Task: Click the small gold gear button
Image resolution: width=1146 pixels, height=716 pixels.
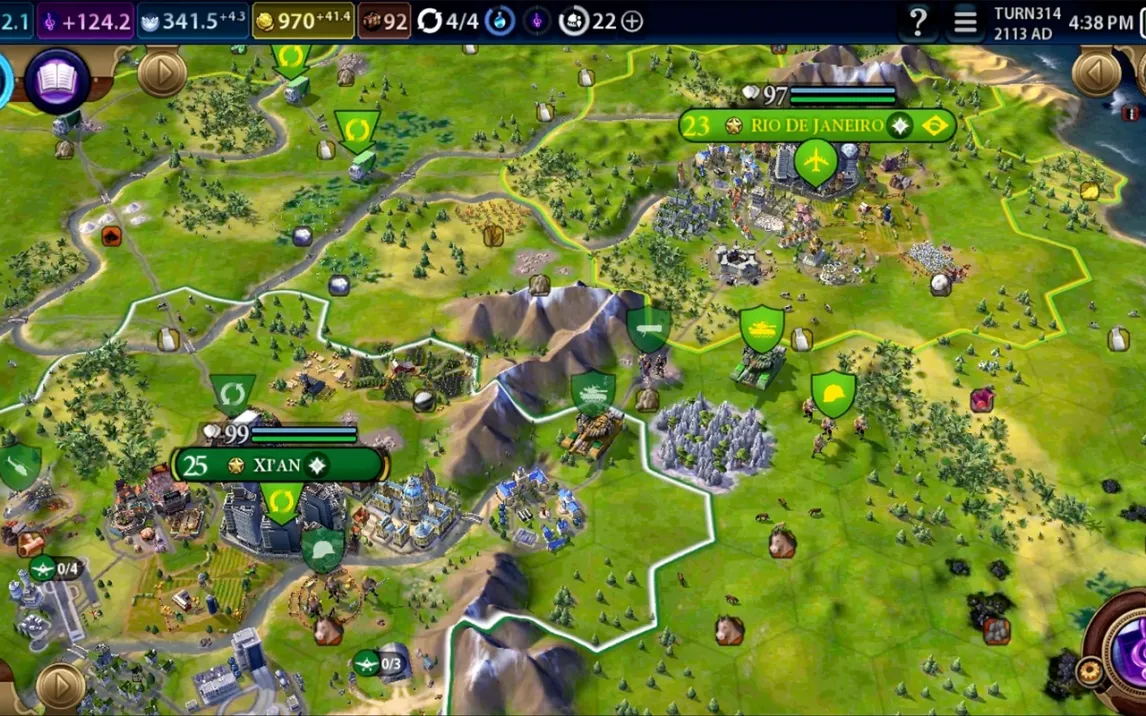Action: click(x=1089, y=672)
